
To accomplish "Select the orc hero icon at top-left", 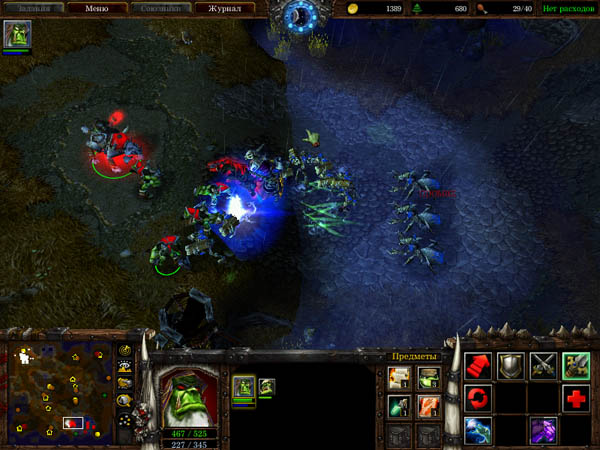I will coord(17,36).
